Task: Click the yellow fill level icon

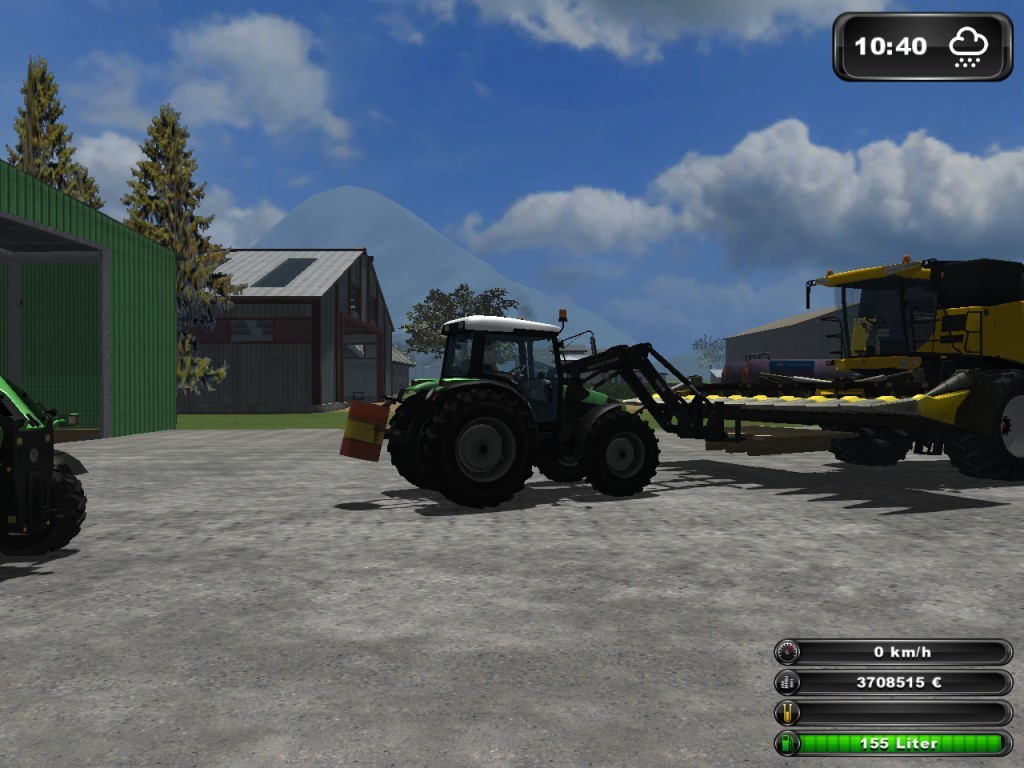Action: click(x=788, y=713)
